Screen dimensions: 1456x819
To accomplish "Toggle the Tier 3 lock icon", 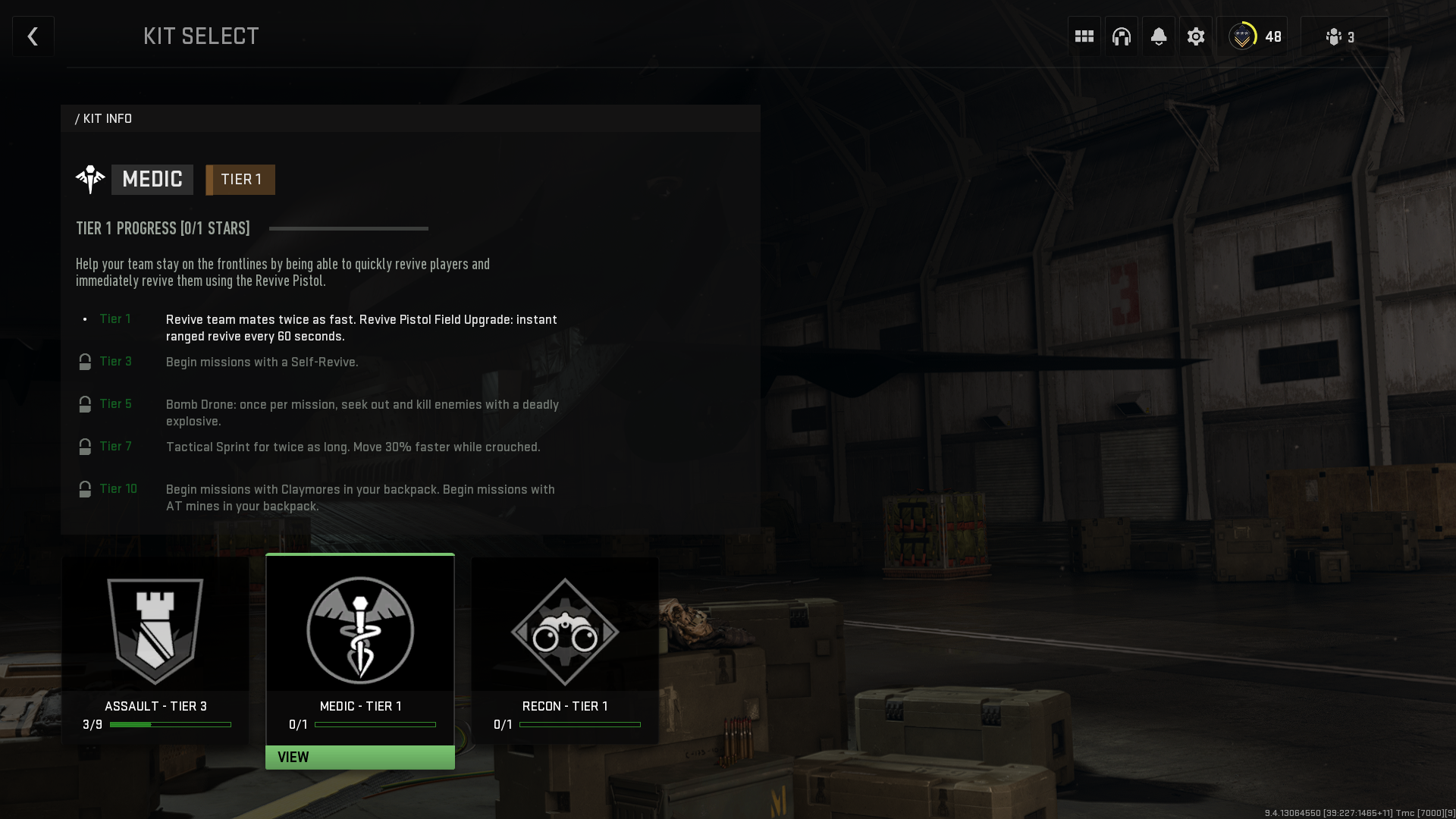I will (x=84, y=362).
